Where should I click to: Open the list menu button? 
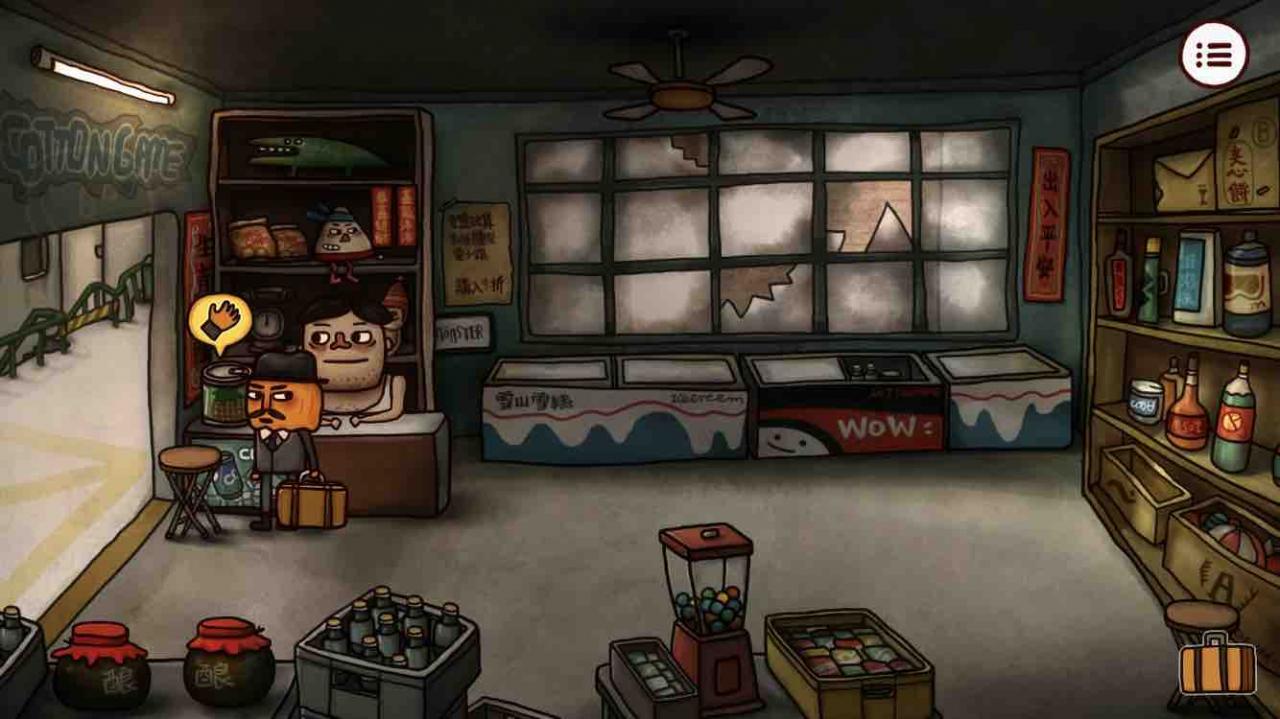coord(1213,54)
